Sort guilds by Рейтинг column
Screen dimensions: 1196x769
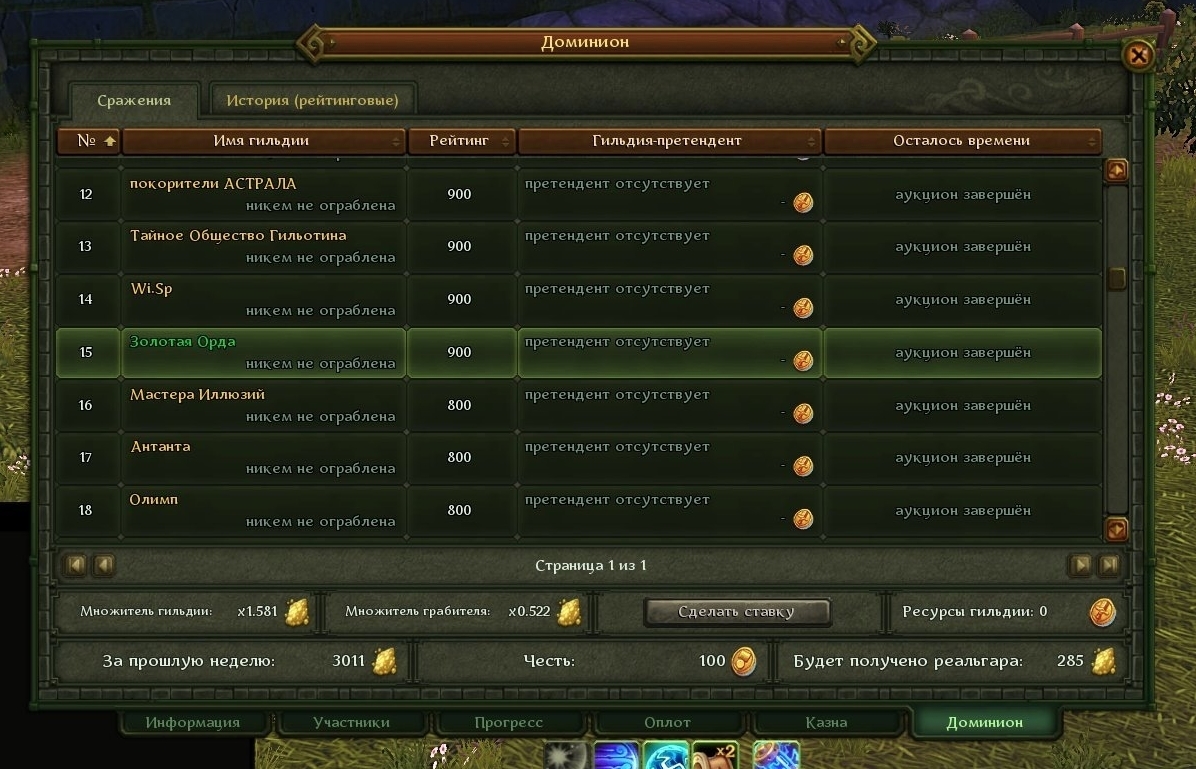(x=460, y=141)
